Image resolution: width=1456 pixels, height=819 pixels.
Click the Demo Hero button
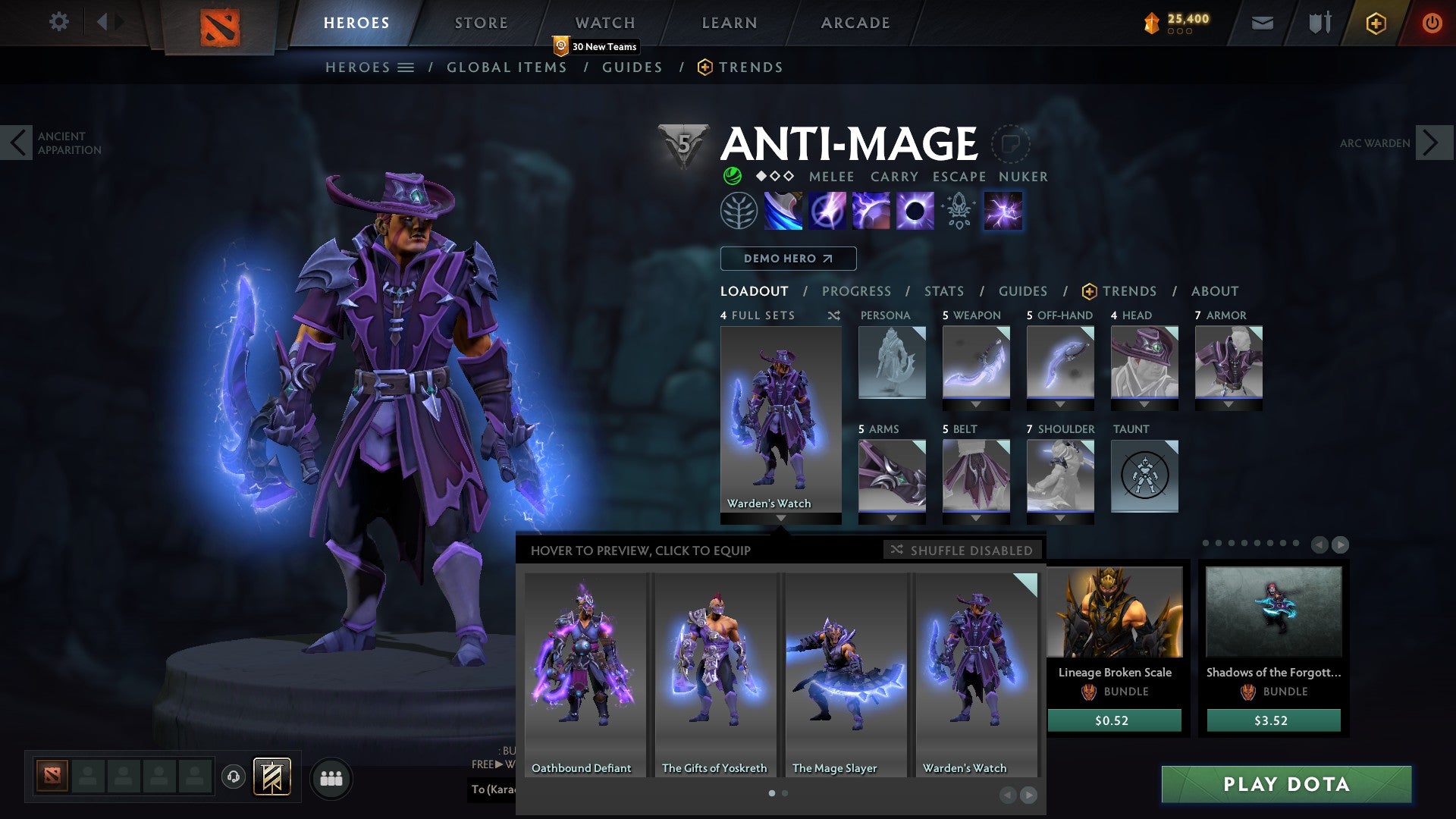click(x=787, y=258)
